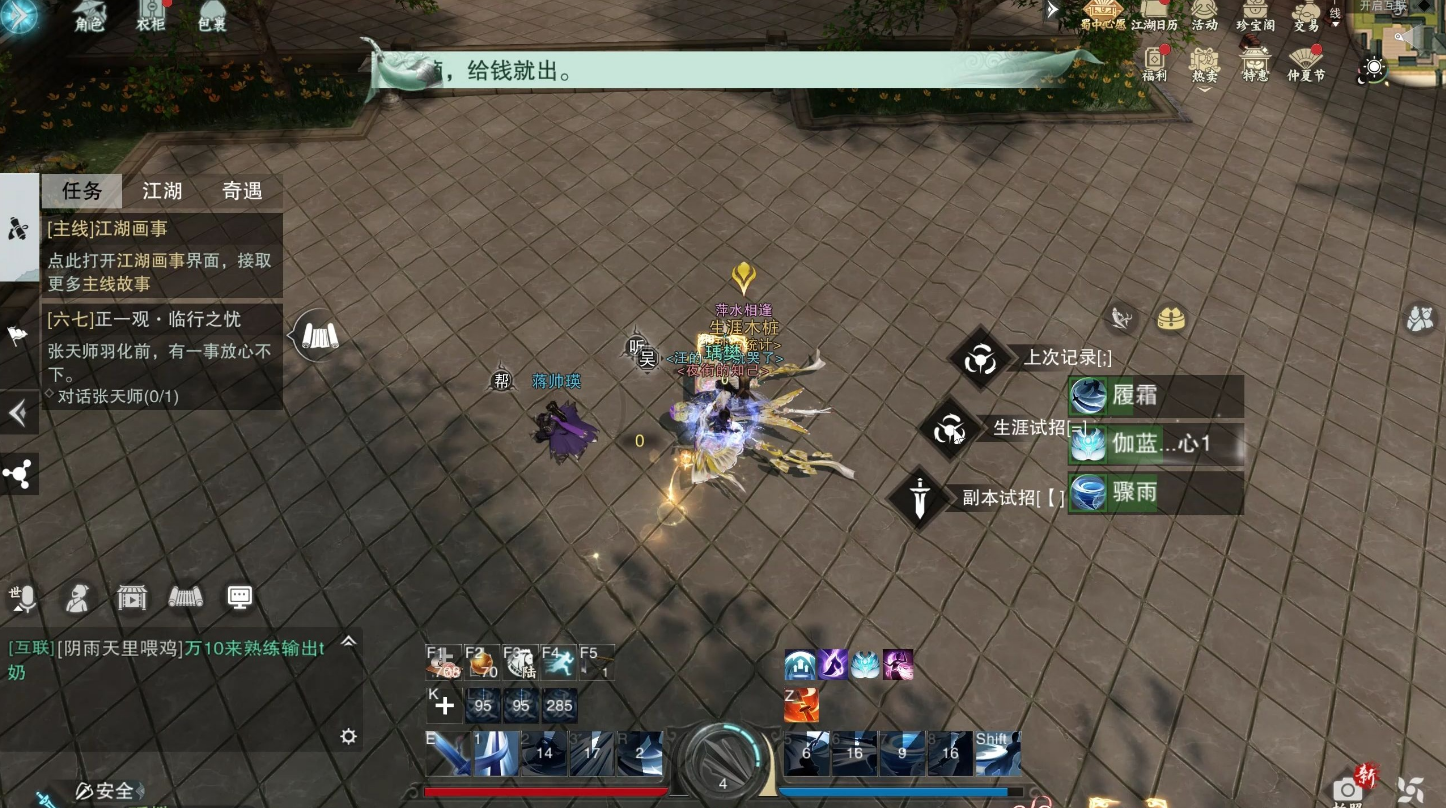
Task: Open the 仲夏节 festival event
Action: point(1306,62)
